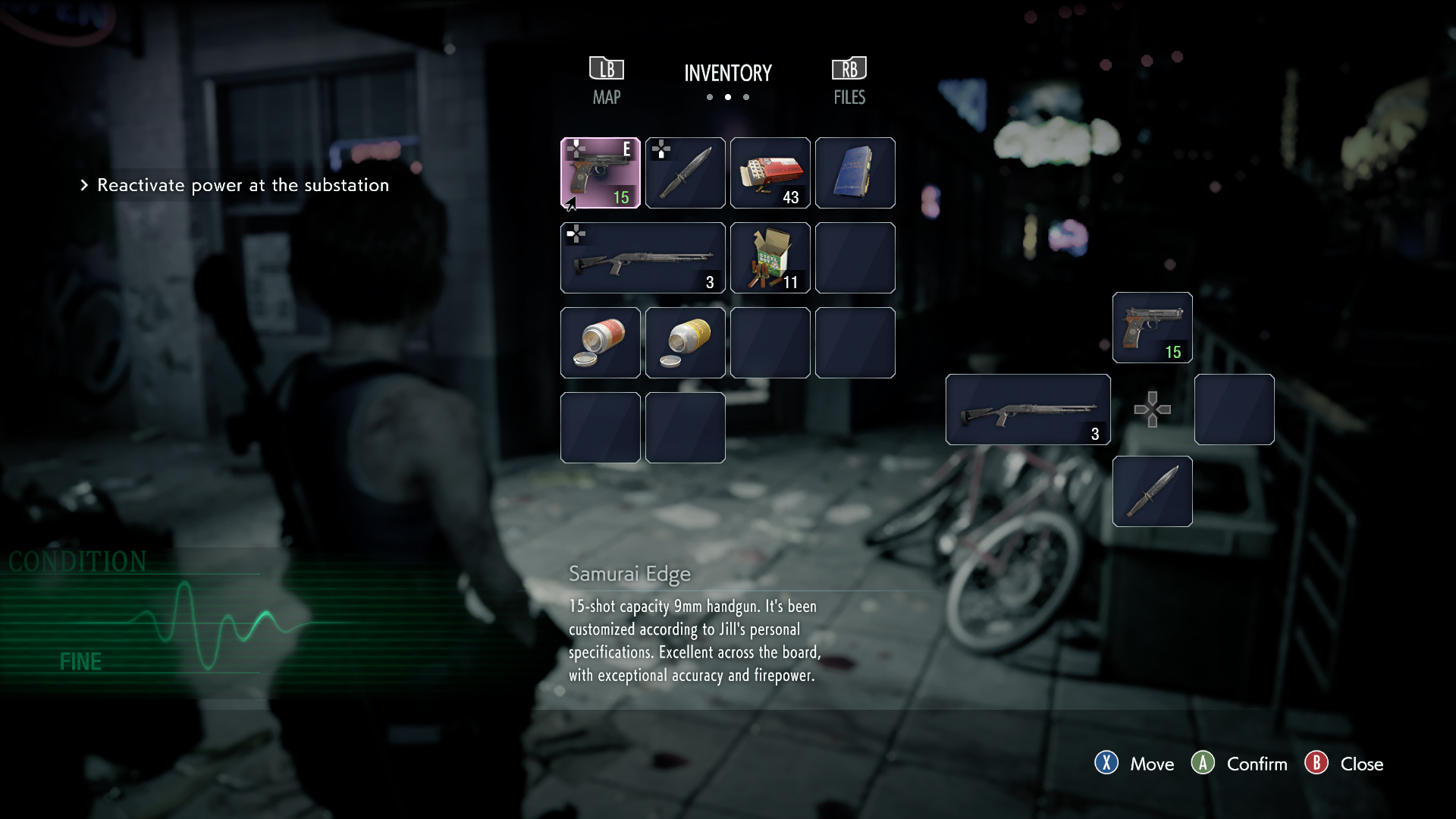Select the equipped shotgun in the loadout panel
This screenshot has height=819, width=1456.
(x=1028, y=409)
